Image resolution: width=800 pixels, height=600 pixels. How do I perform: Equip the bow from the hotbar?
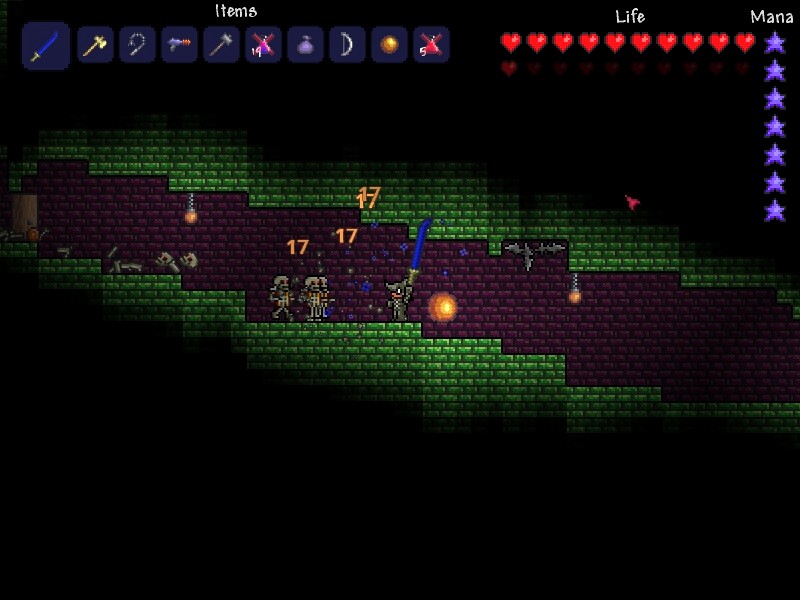click(x=347, y=45)
